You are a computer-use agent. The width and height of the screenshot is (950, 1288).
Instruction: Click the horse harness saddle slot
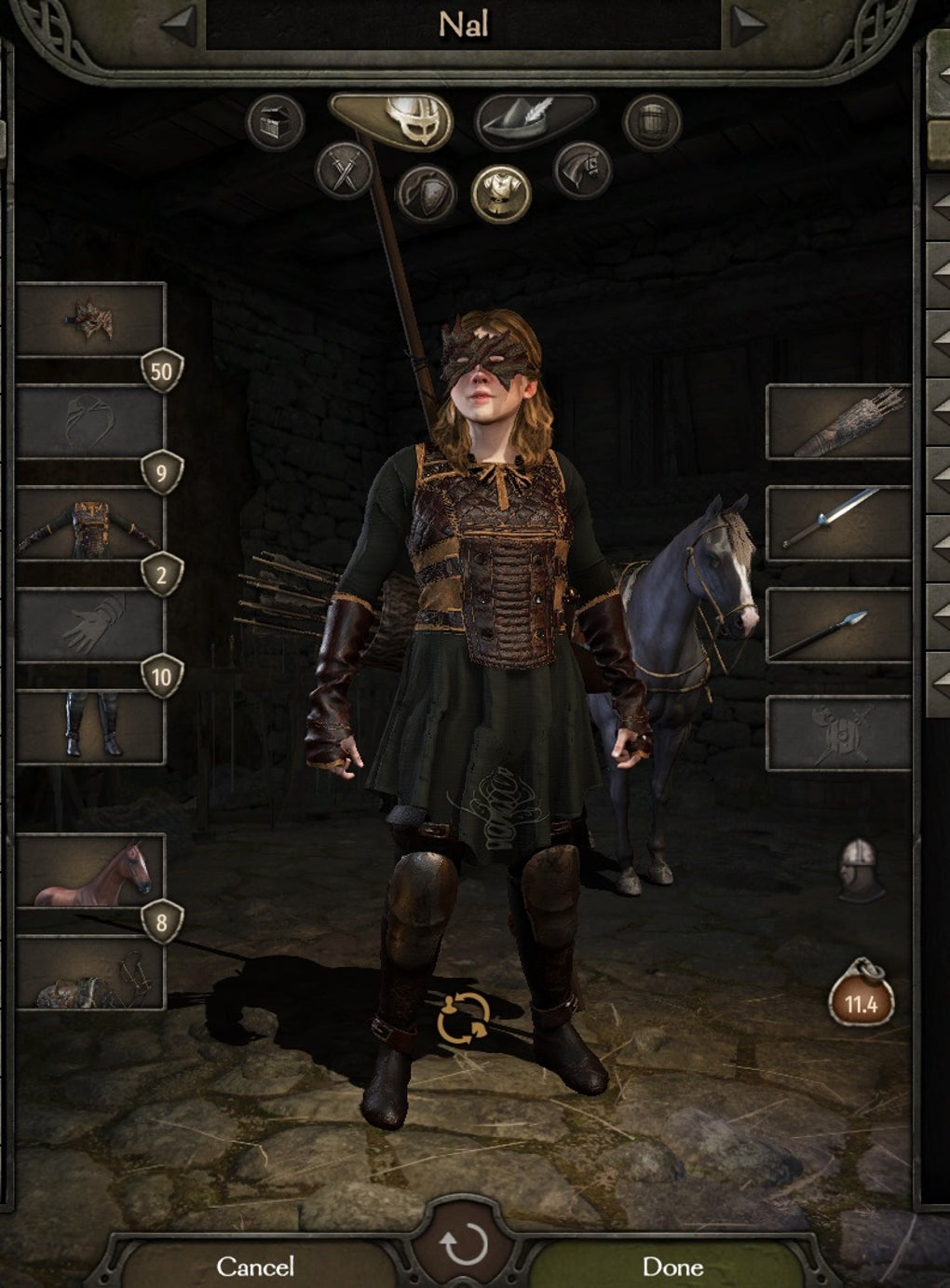pos(90,973)
